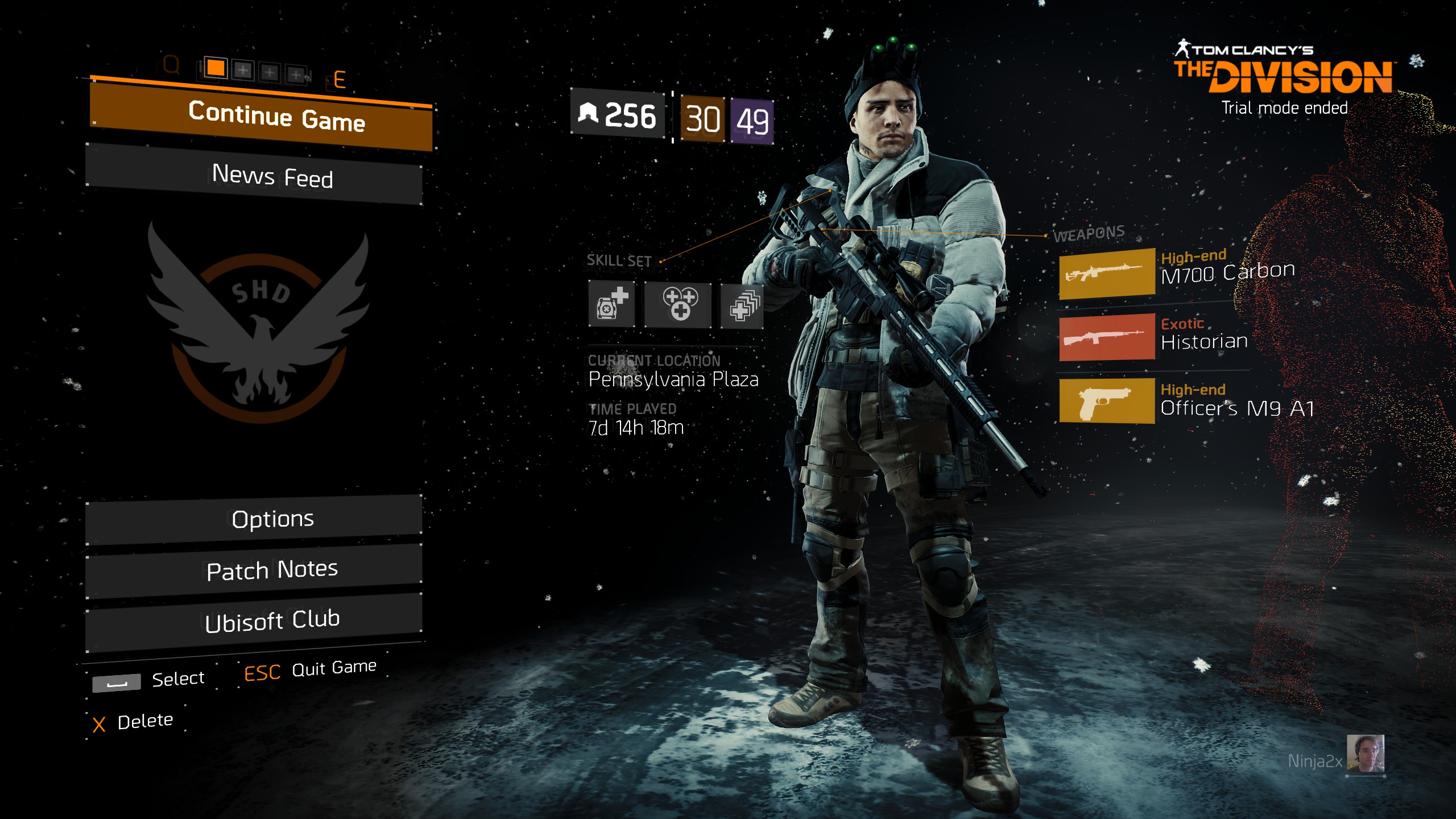
Task: Select the First Aid skill icon
Action: pyautogui.click(x=611, y=304)
